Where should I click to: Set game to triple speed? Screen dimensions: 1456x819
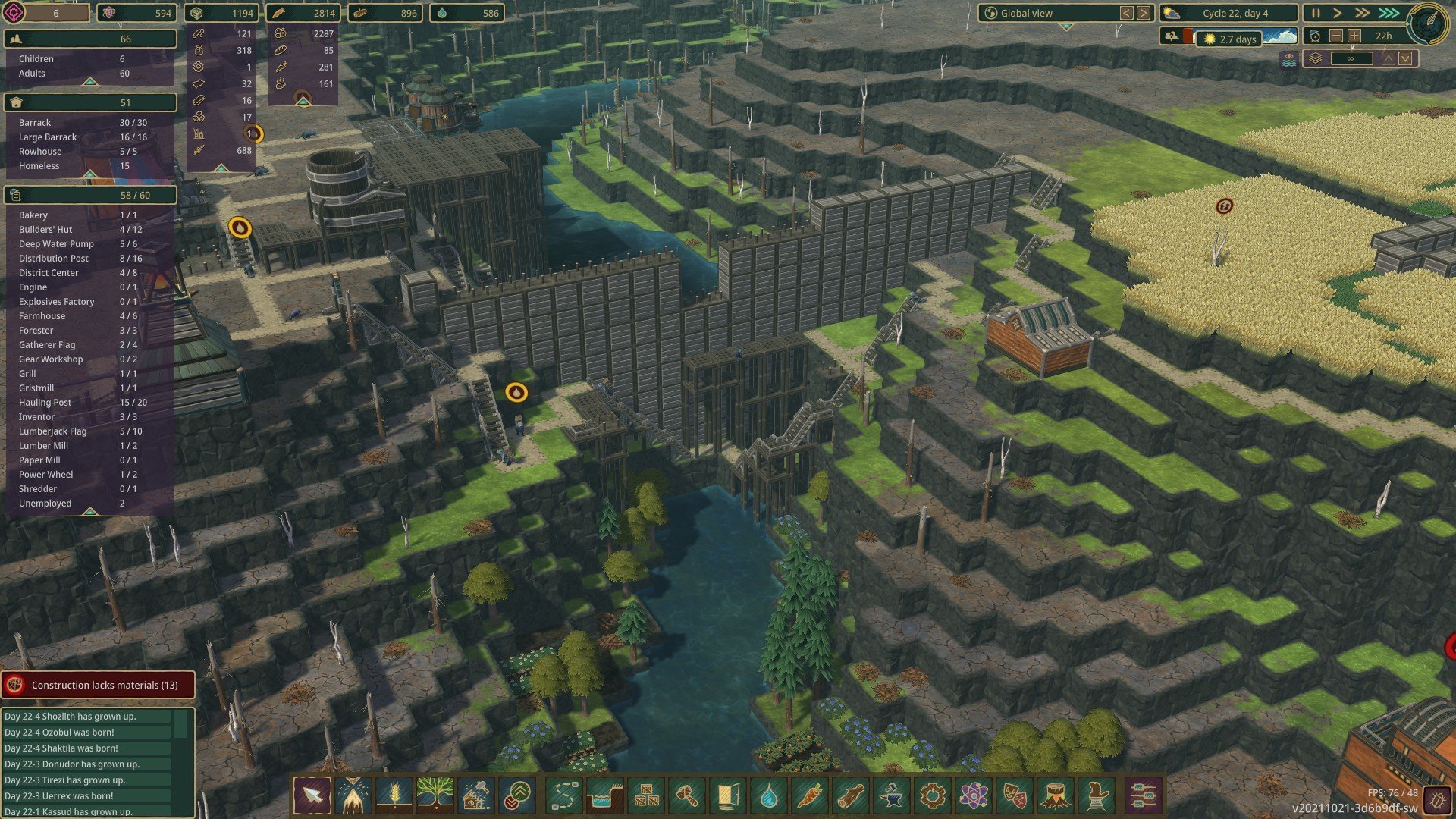coord(1389,13)
